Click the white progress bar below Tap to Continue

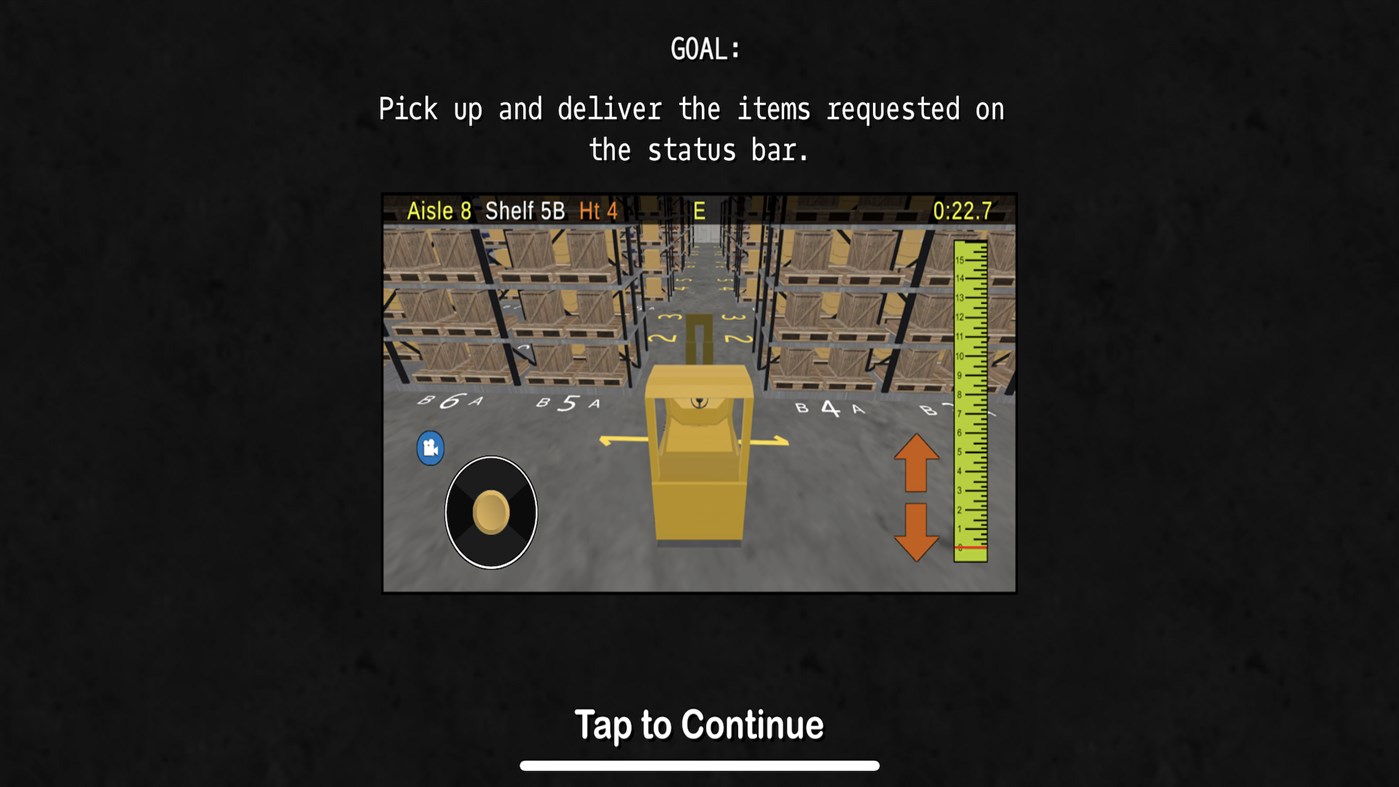tap(699, 764)
